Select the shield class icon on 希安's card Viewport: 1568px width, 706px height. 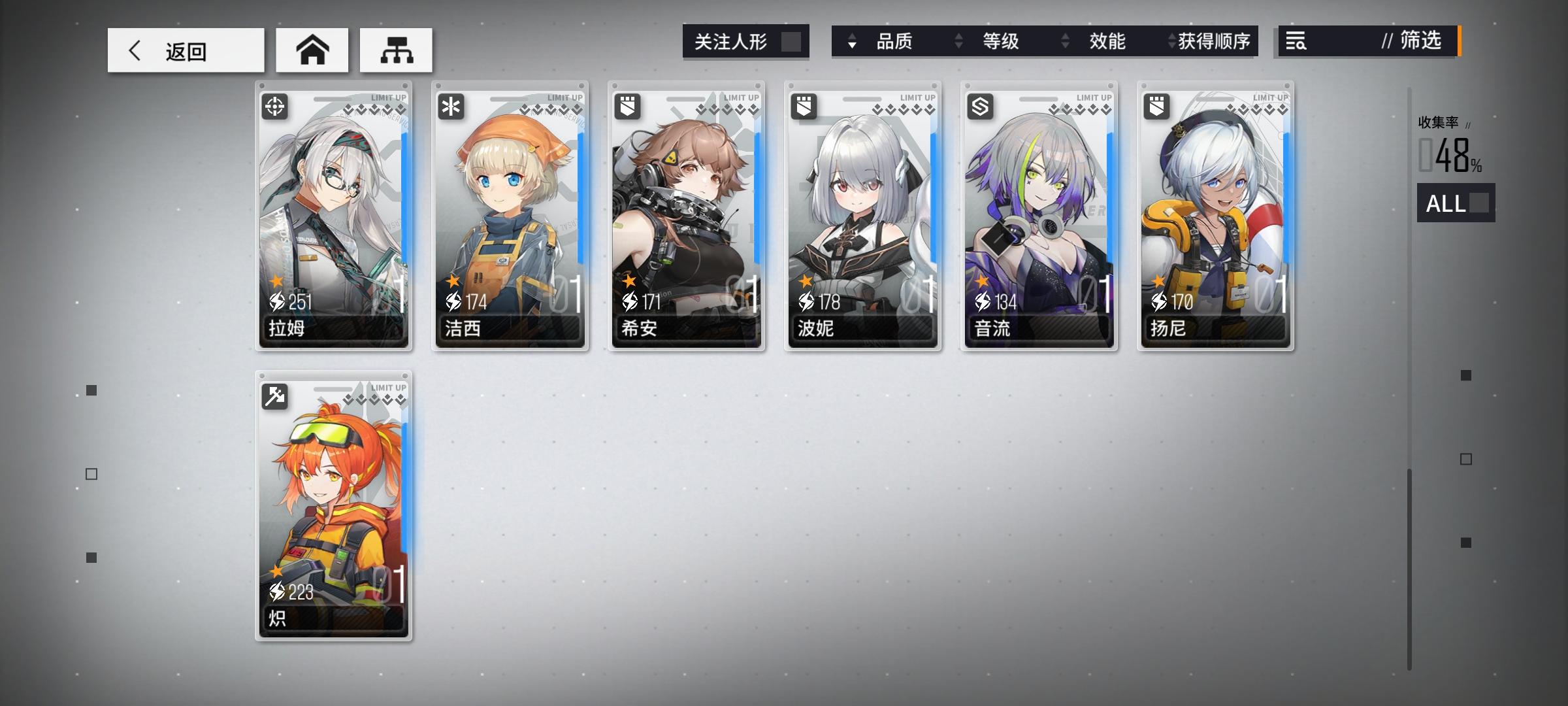click(x=627, y=106)
